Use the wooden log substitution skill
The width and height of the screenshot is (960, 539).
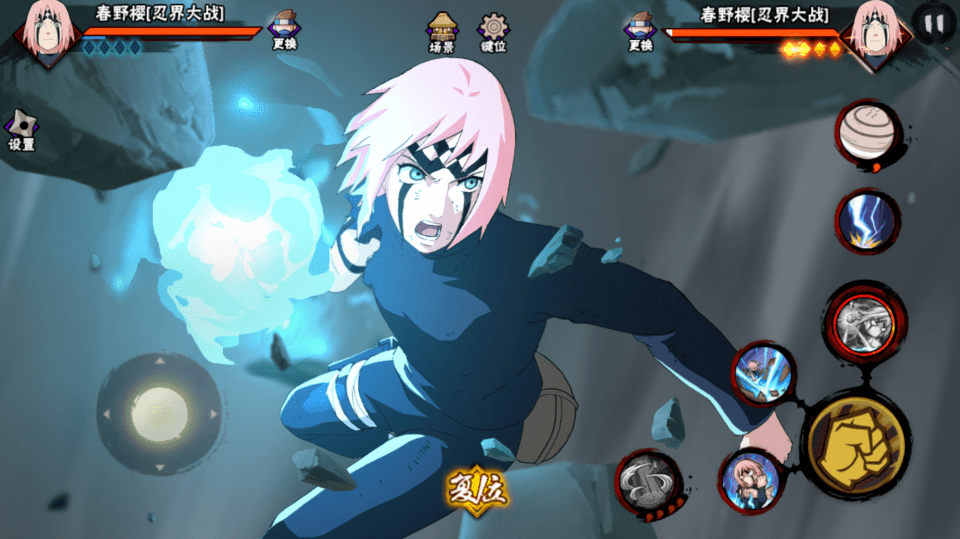pos(867,133)
